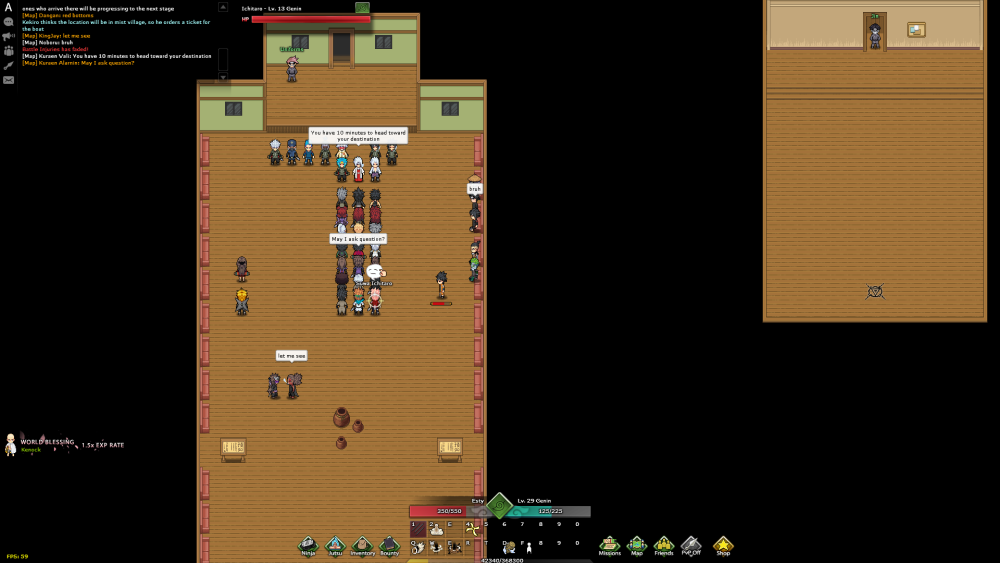Open the envelope mail icon
Image resolution: width=1000 pixels, height=563 pixels.
pyautogui.click(x=9, y=80)
